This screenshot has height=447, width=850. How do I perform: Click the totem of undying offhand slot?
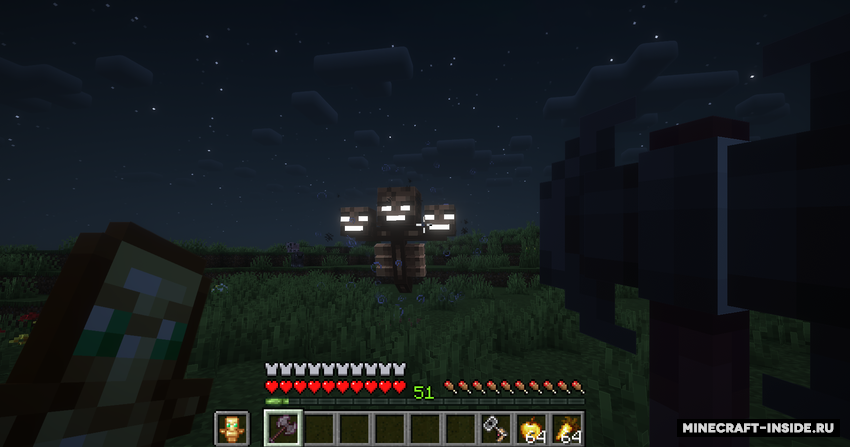232,429
